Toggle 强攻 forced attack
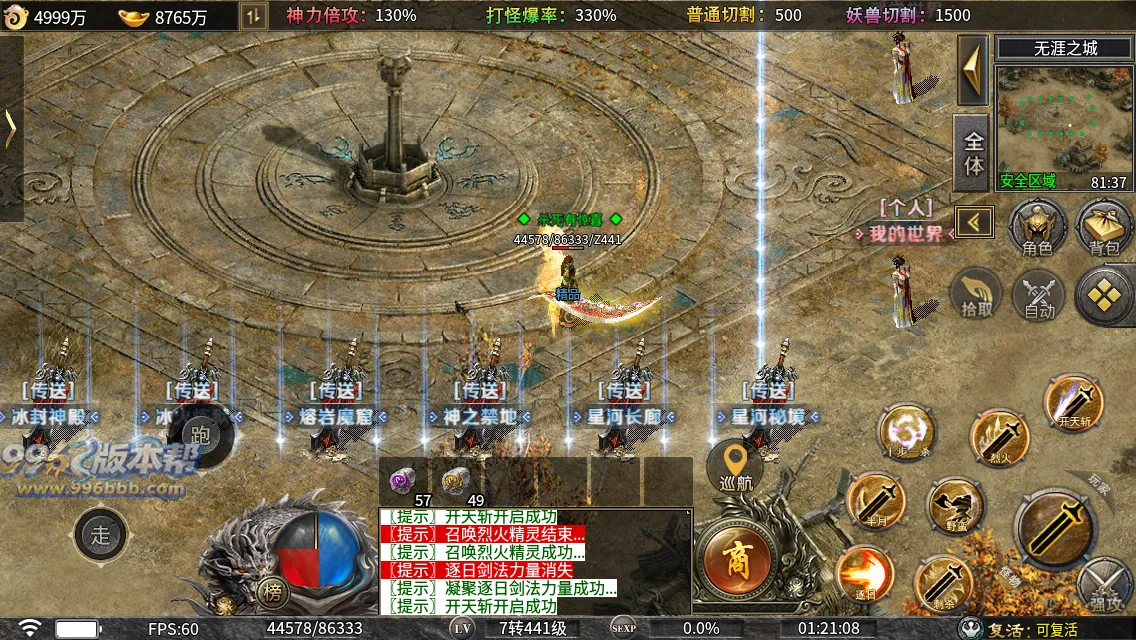The image size is (1136, 640). [x=1106, y=586]
